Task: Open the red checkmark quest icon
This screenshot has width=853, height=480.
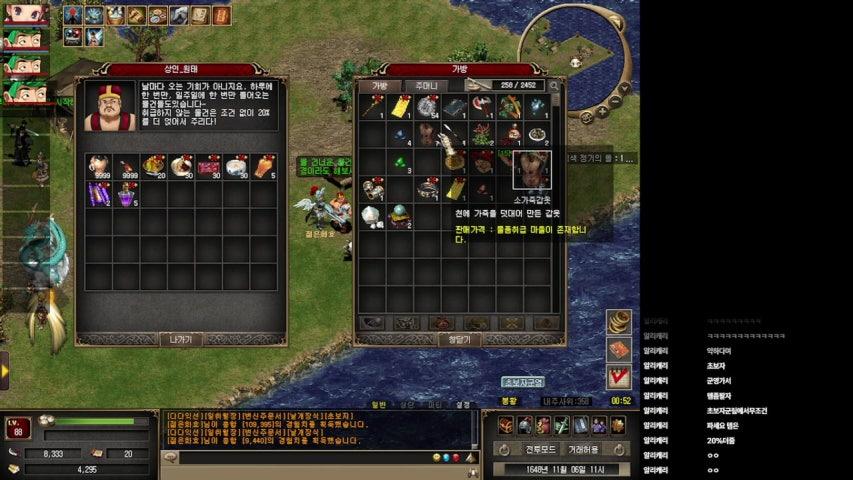Action: coord(619,377)
